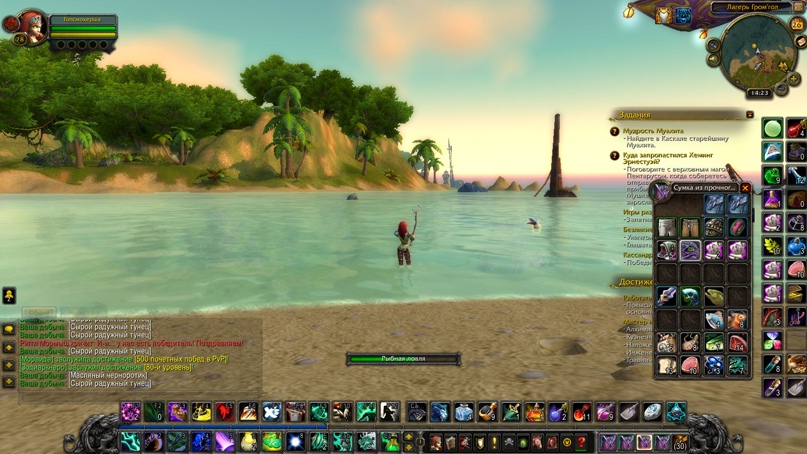The width and height of the screenshot is (807, 454).
Task: Click the minimap clock showing 14:23
Action: 760,94
